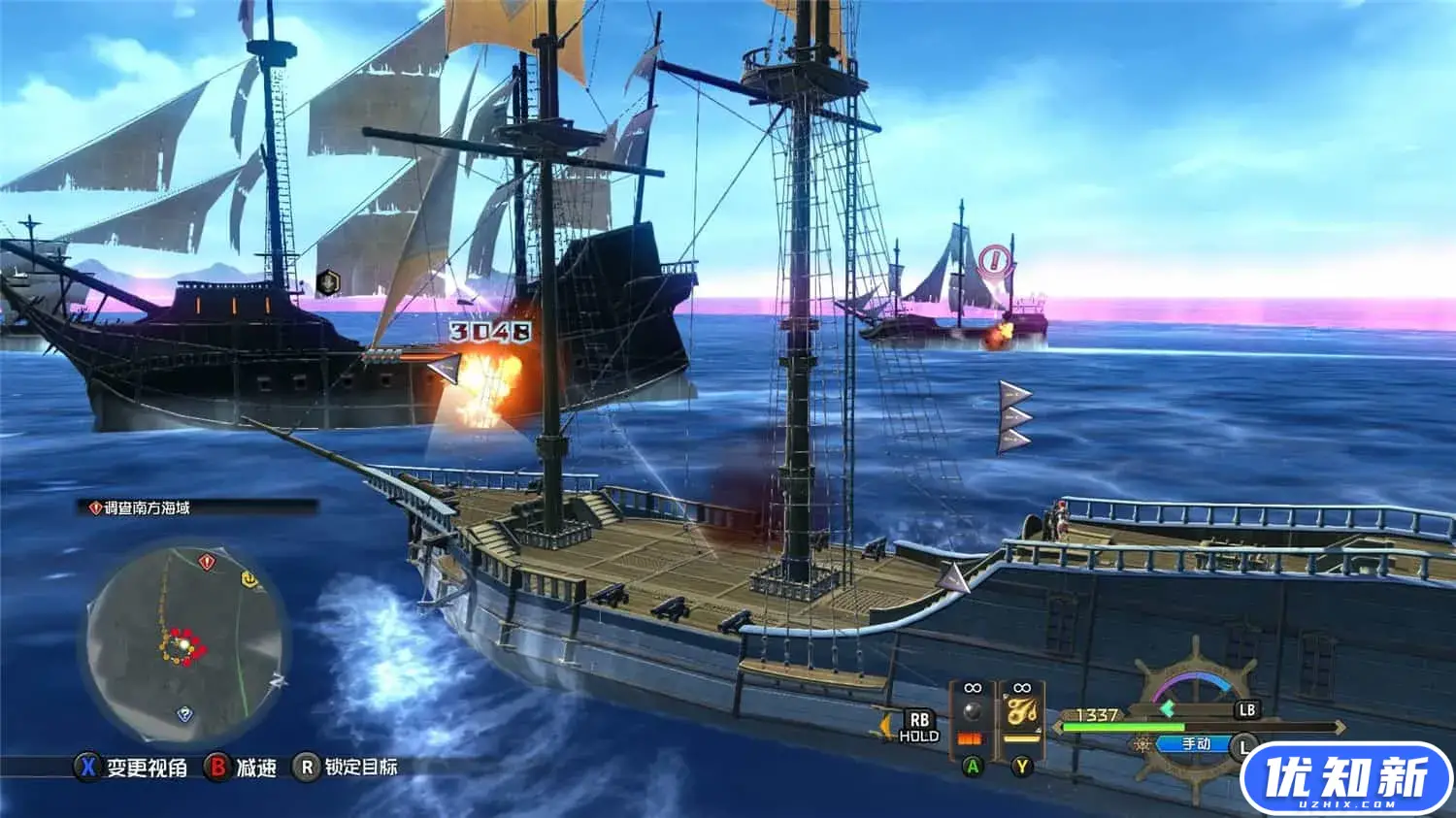The image size is (1456, 818).
Task: Click the 调查南方海域 objective tracker
Action: point(148,507)
